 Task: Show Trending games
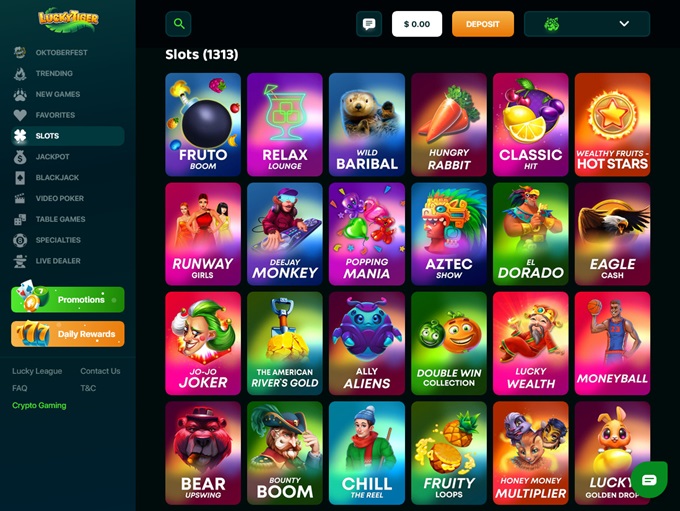(x=54, y=73)
